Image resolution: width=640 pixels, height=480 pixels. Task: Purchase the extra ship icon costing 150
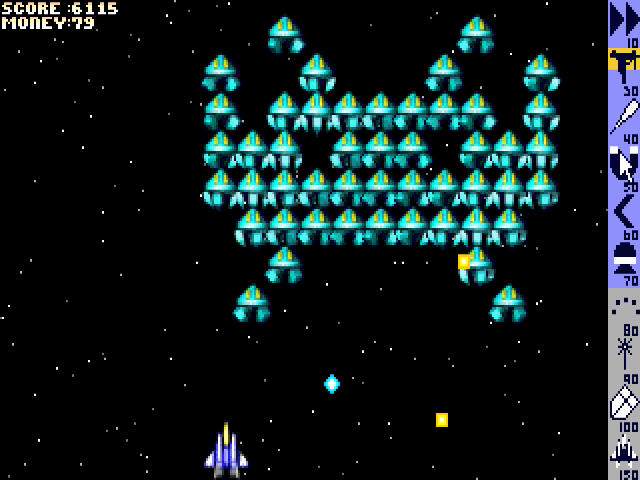(623, 449)
